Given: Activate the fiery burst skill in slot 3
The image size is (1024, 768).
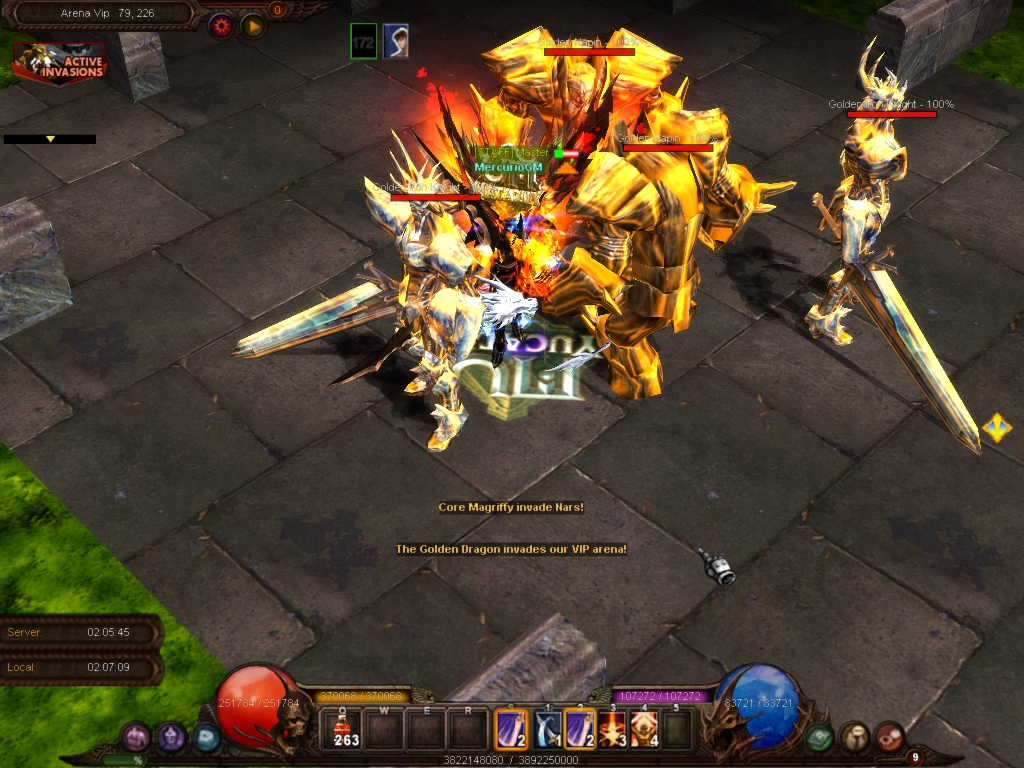Looking at the screenshot, I should click(x=612, y=730).
